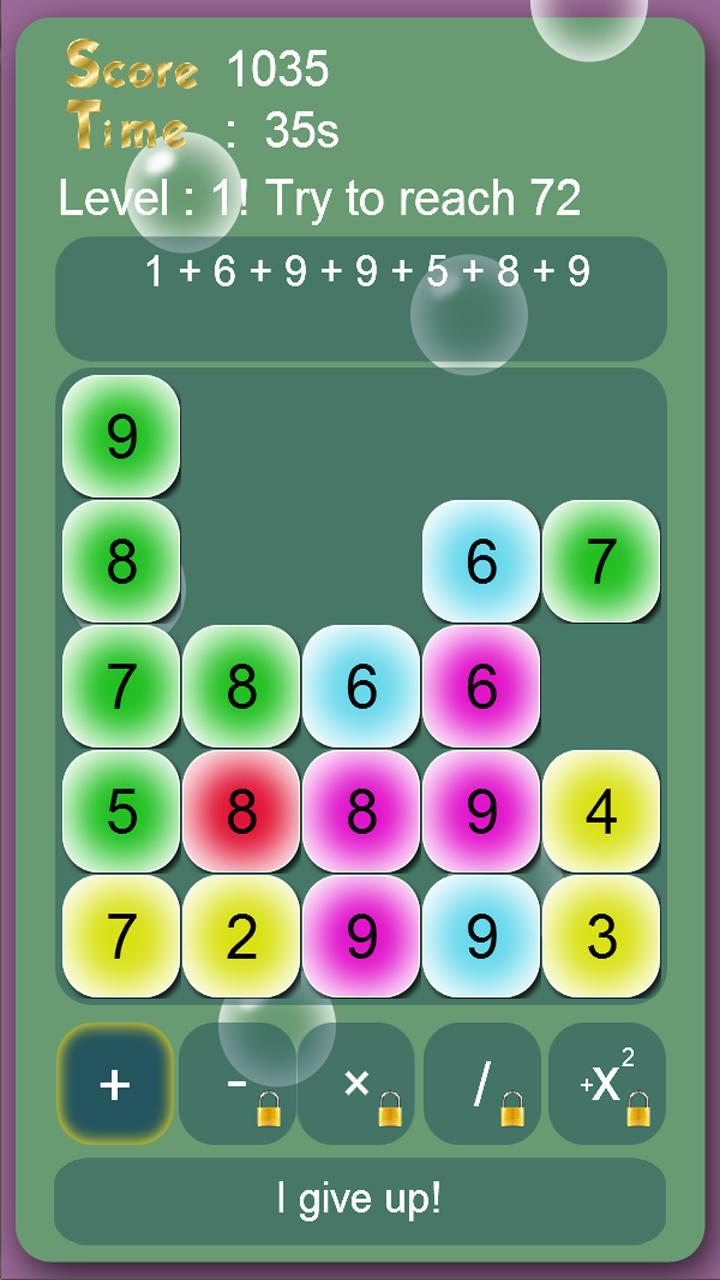Pick the green 9 tile

click(x=121, y=436)
